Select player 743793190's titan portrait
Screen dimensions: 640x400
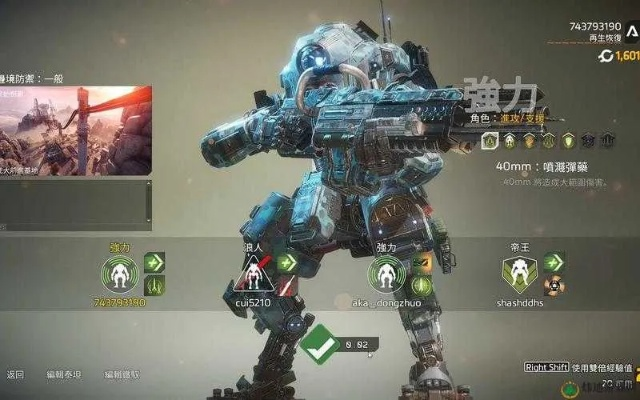[120, 275]
